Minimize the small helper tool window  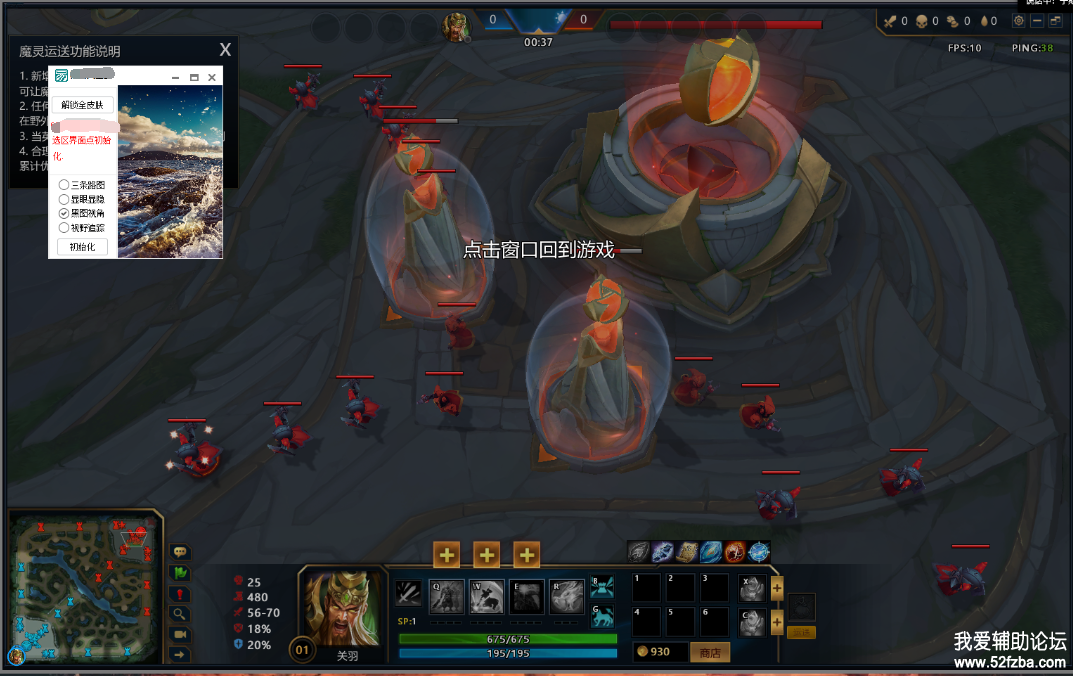176,77
